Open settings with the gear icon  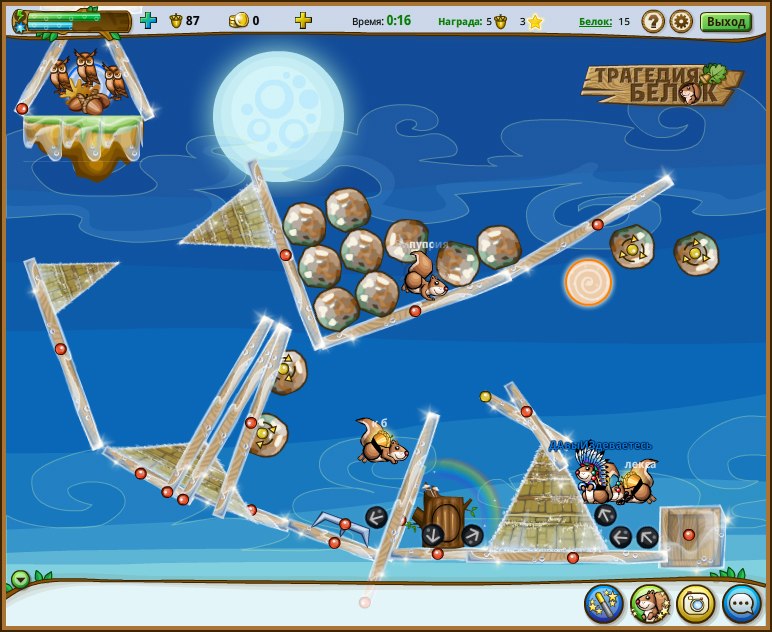pyautogui.click(x=681, y=21)
